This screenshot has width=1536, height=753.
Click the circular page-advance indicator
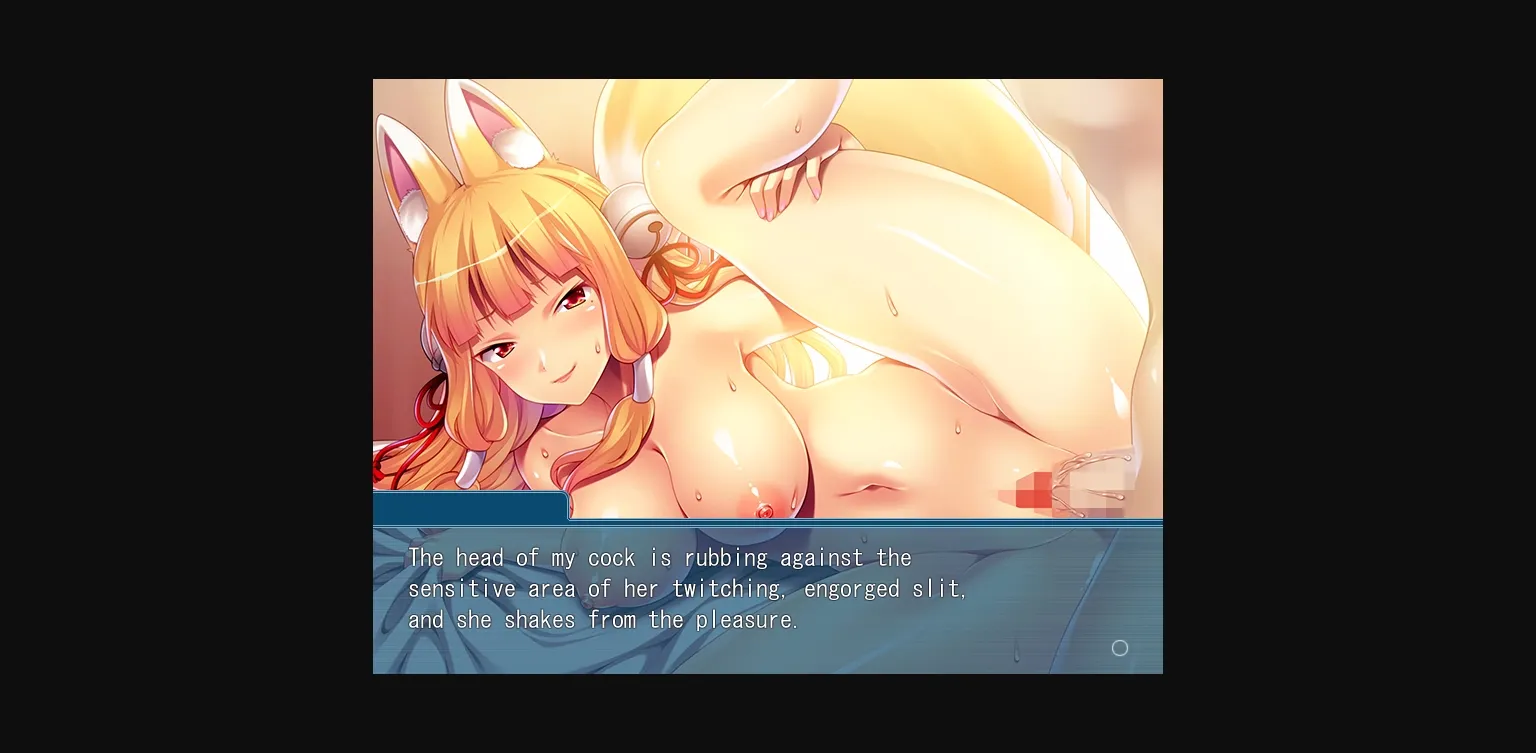[x=1119, y=648]
